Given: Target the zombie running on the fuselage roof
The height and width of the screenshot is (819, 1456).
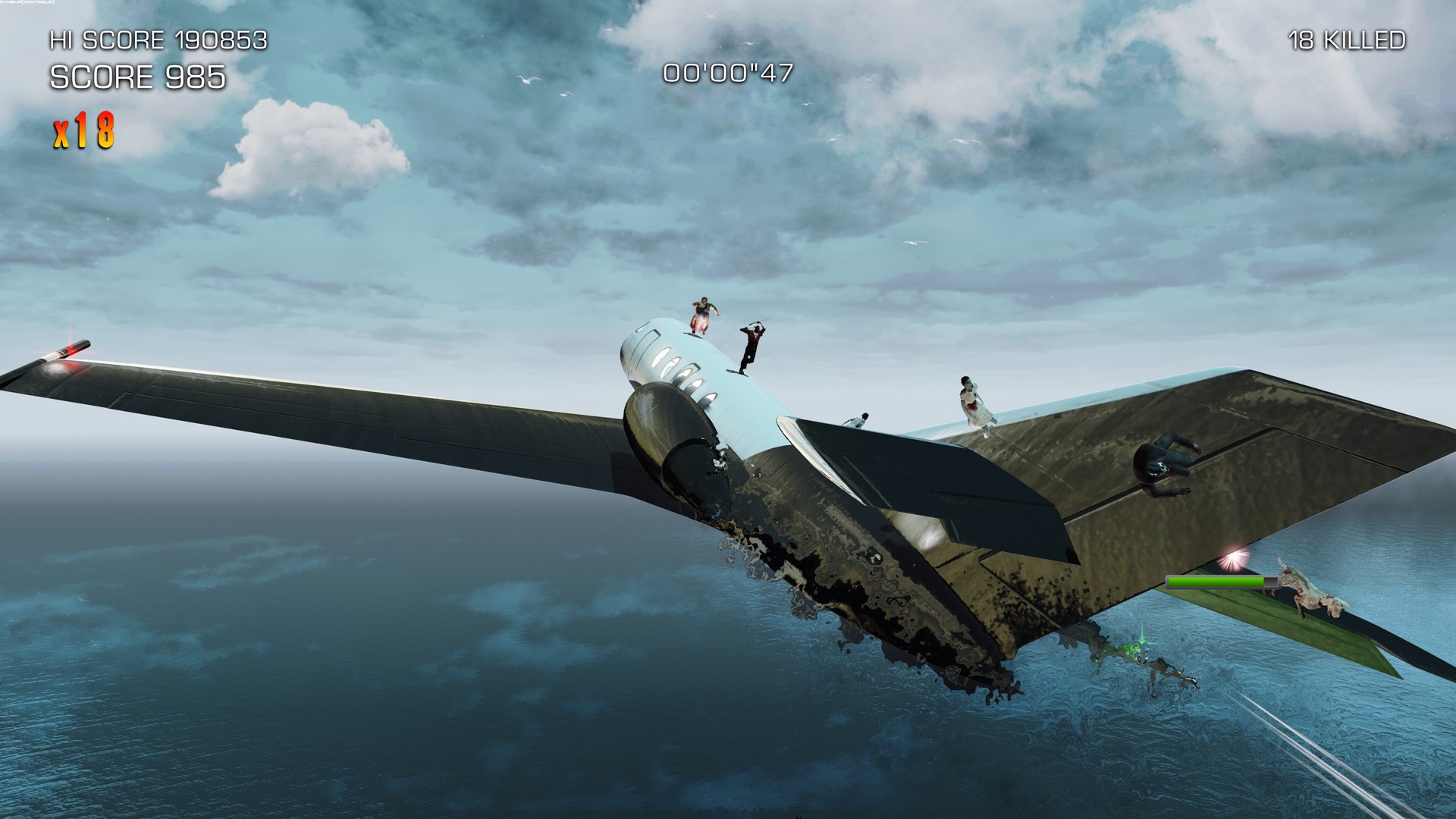Looking at the screenshot, I should coord(703,316).
